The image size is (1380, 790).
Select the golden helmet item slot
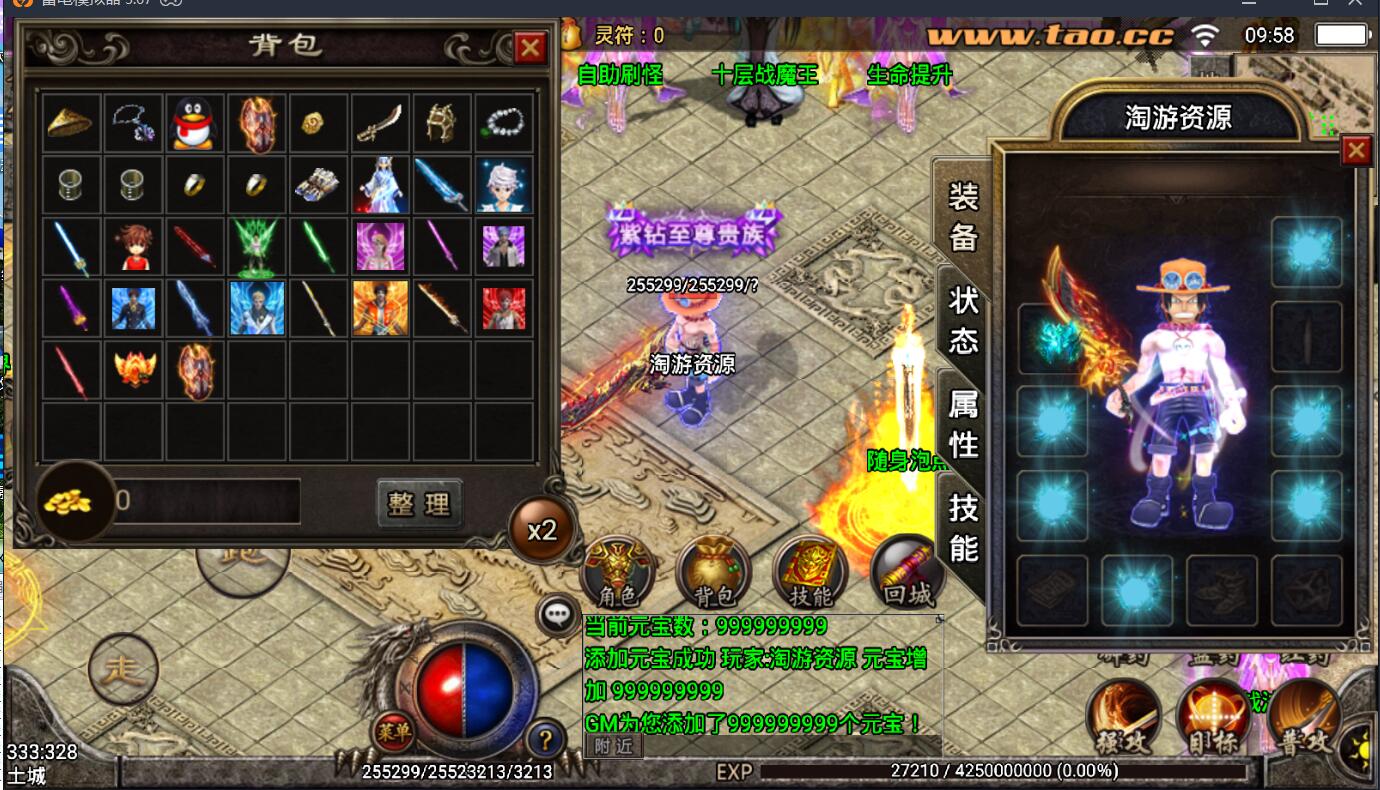[x=442, y=123]
